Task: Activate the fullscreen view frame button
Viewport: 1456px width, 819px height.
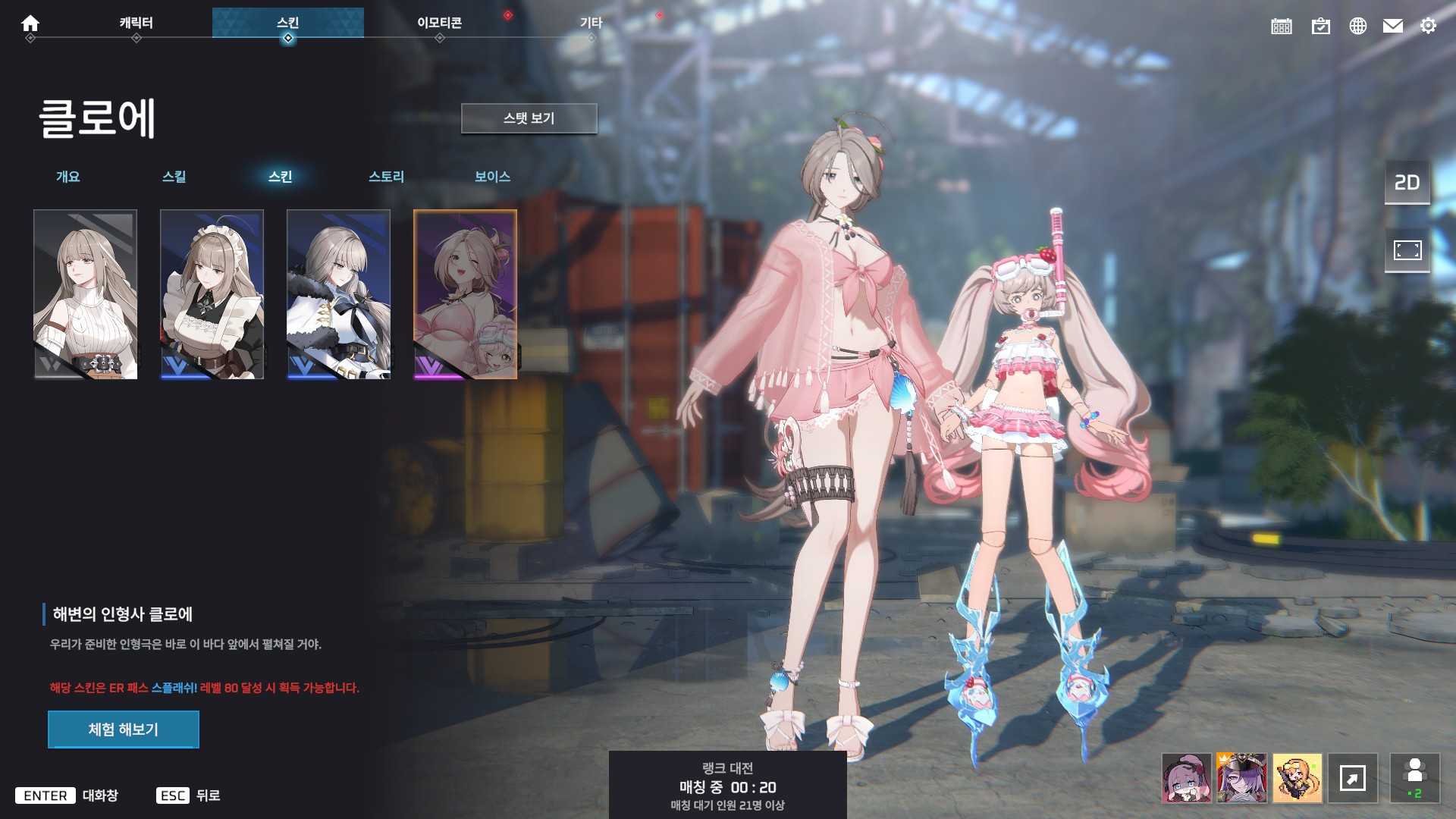Action: [x=1407, y=250]
